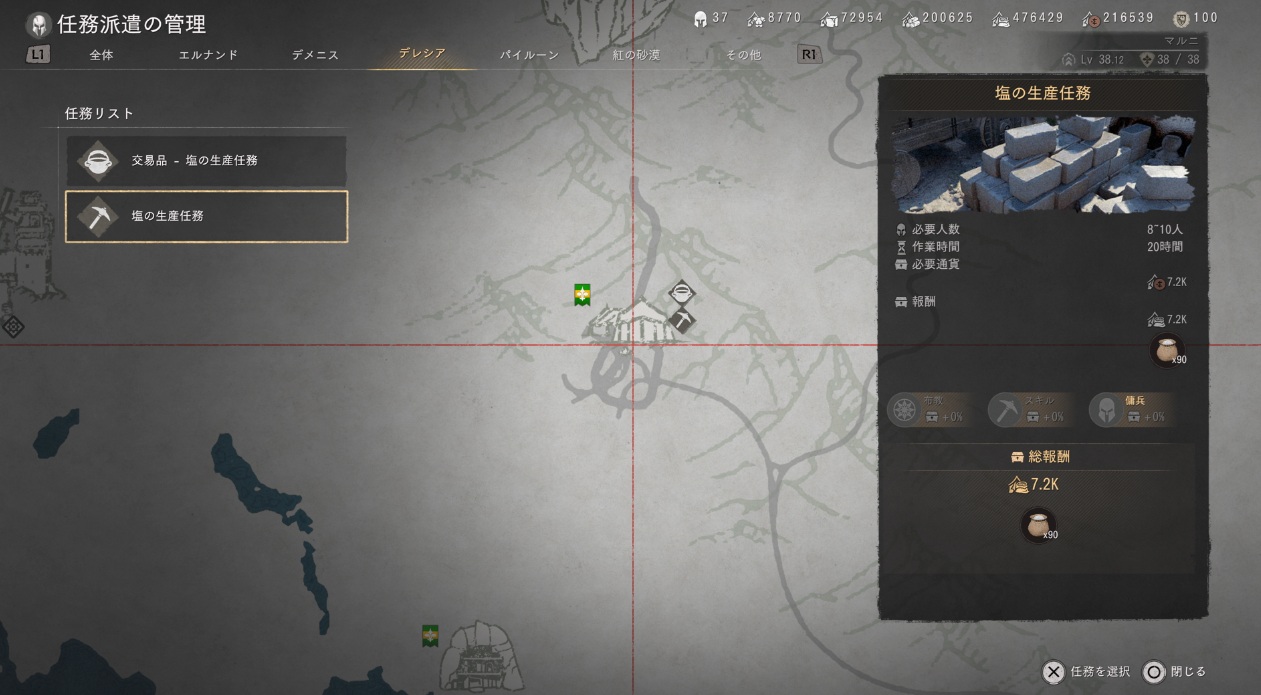This screenshot has width=1261, height=695.
Task: Open the エルナンド region tab
Action: (208, 55)
